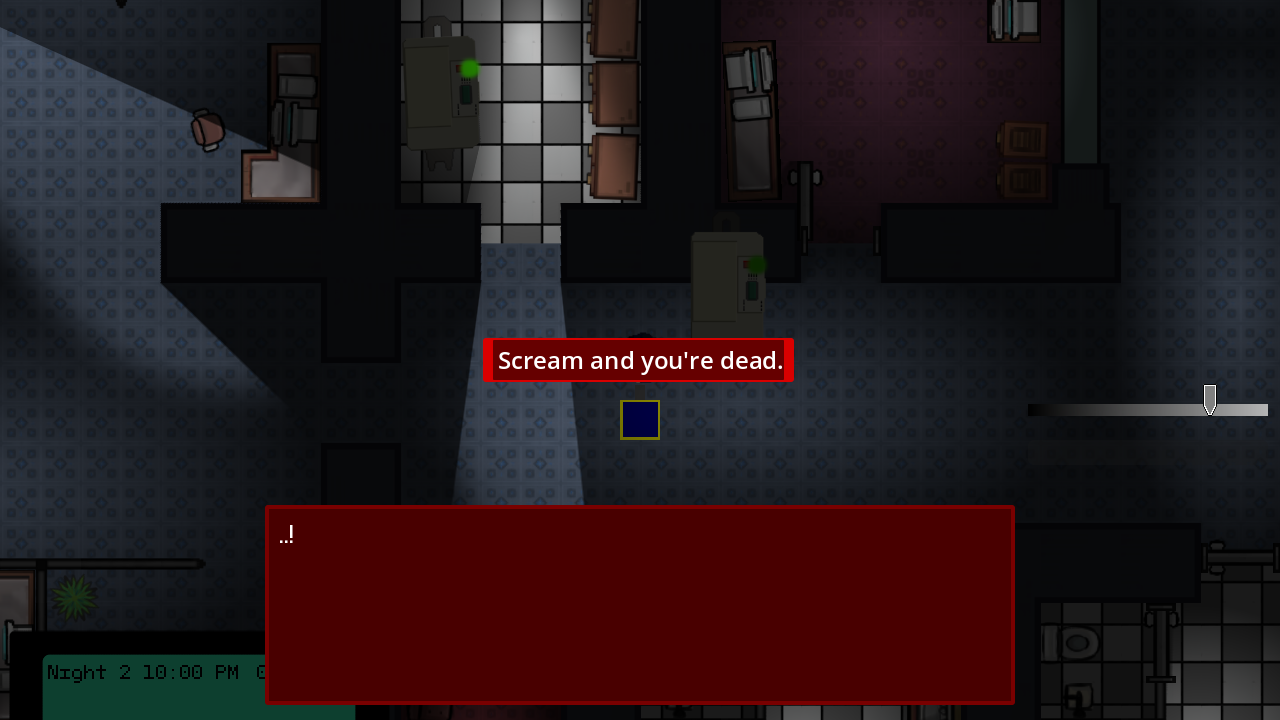Toggle the green light on the hallway vending machine
Image resolution: width=1280 pixels, height=720 pixels.
469,67
